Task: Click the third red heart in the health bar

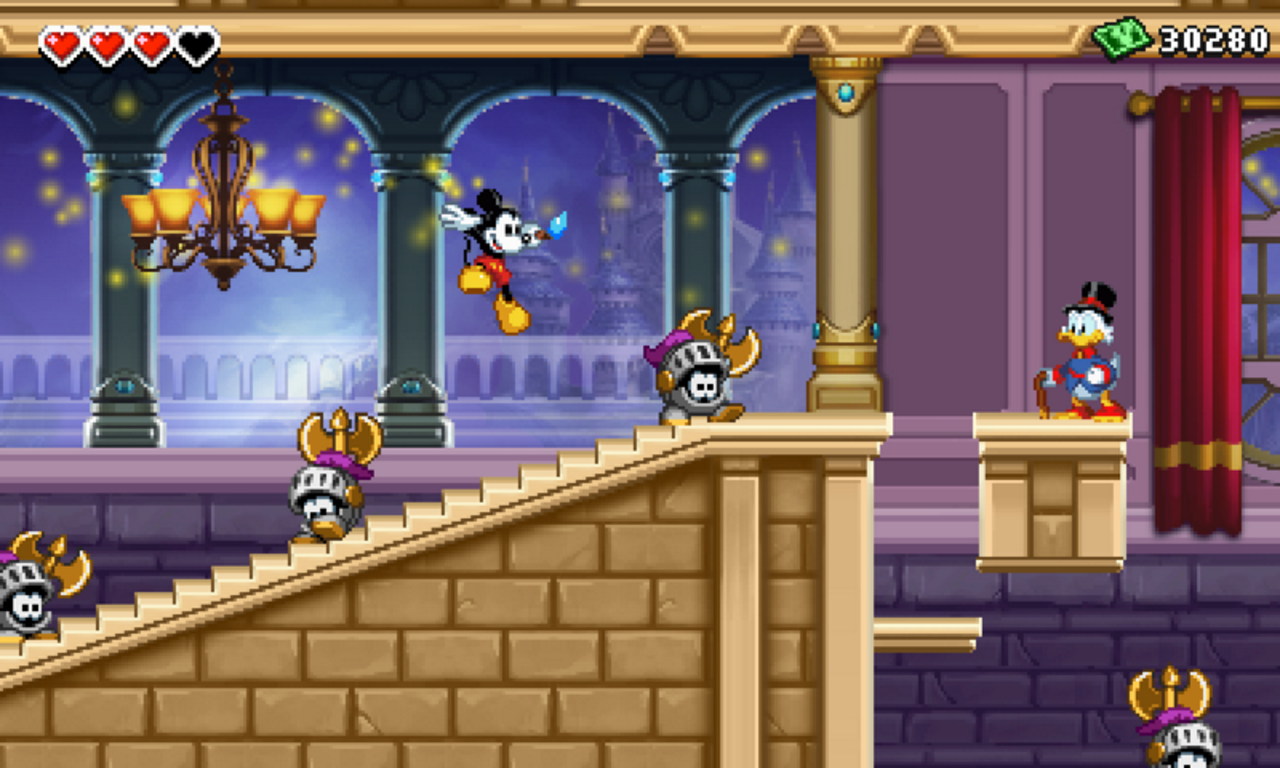Action: coord(152,42)
